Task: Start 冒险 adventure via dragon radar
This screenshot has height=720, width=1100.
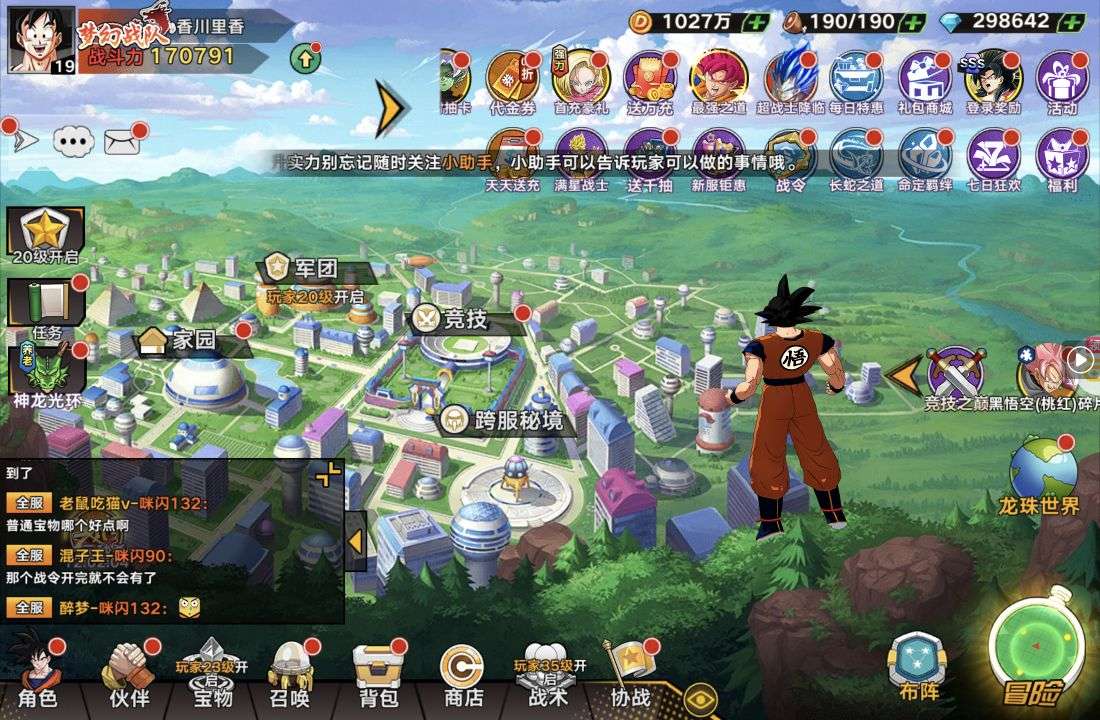Action: coord(1036,647)
